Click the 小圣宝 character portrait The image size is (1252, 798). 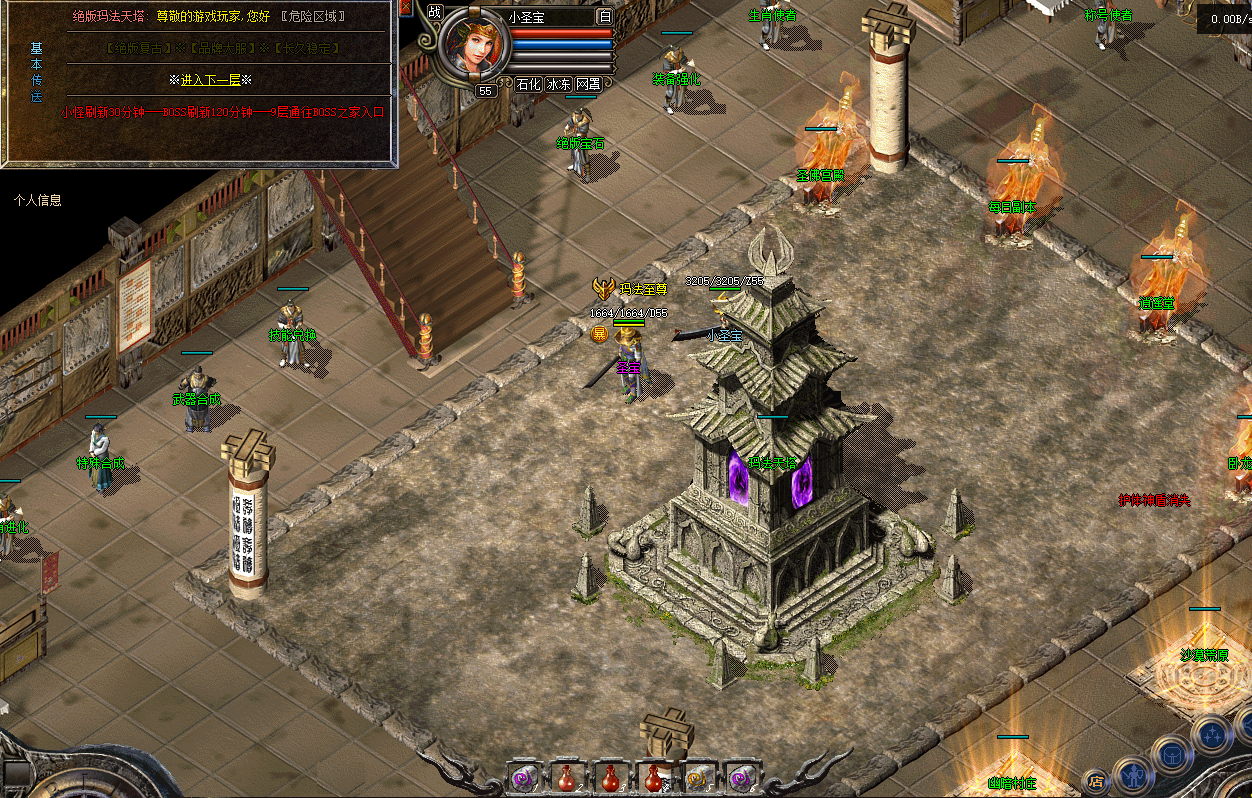tap(474, 44)
